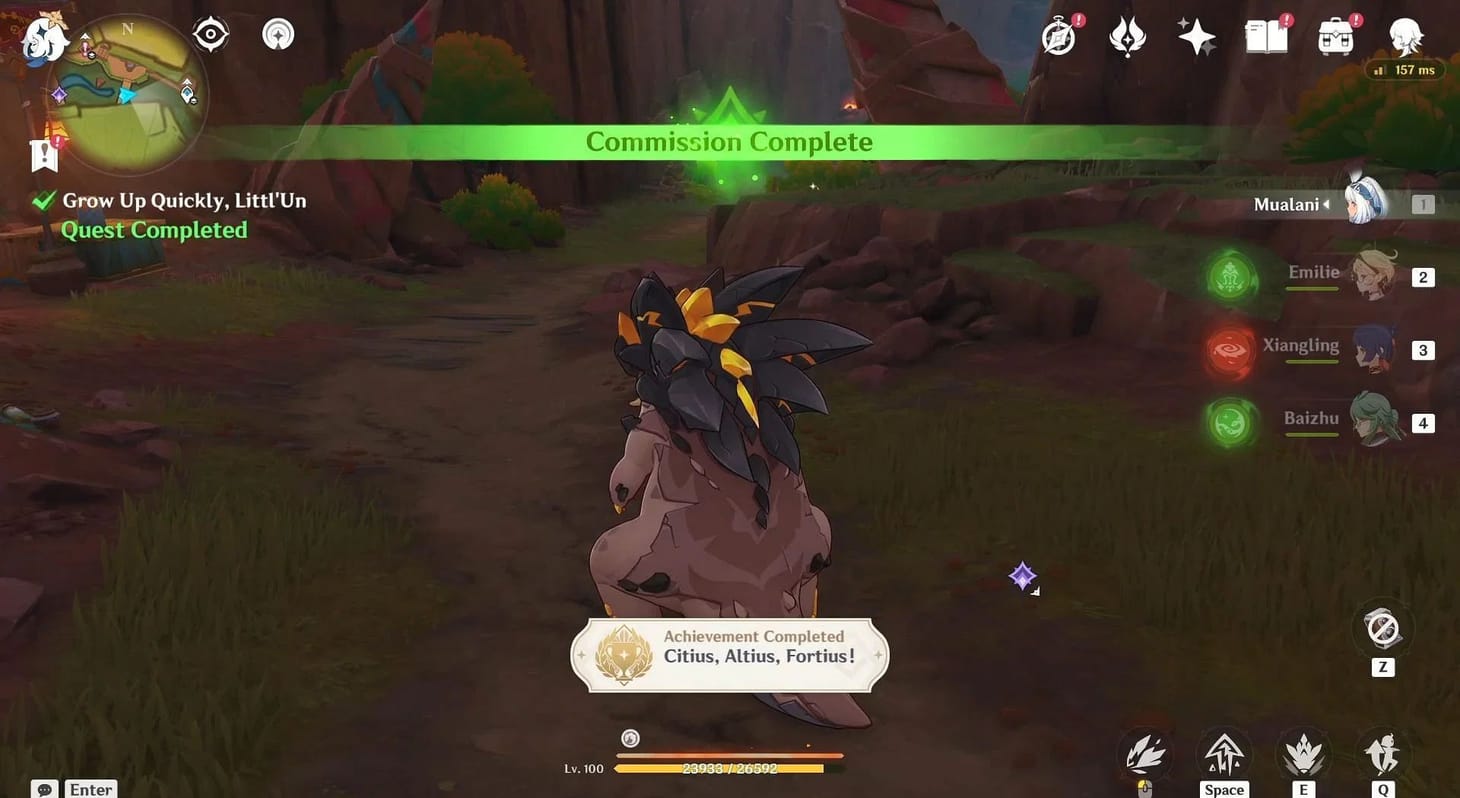Open the Wish menu

tap(1197, 37)
